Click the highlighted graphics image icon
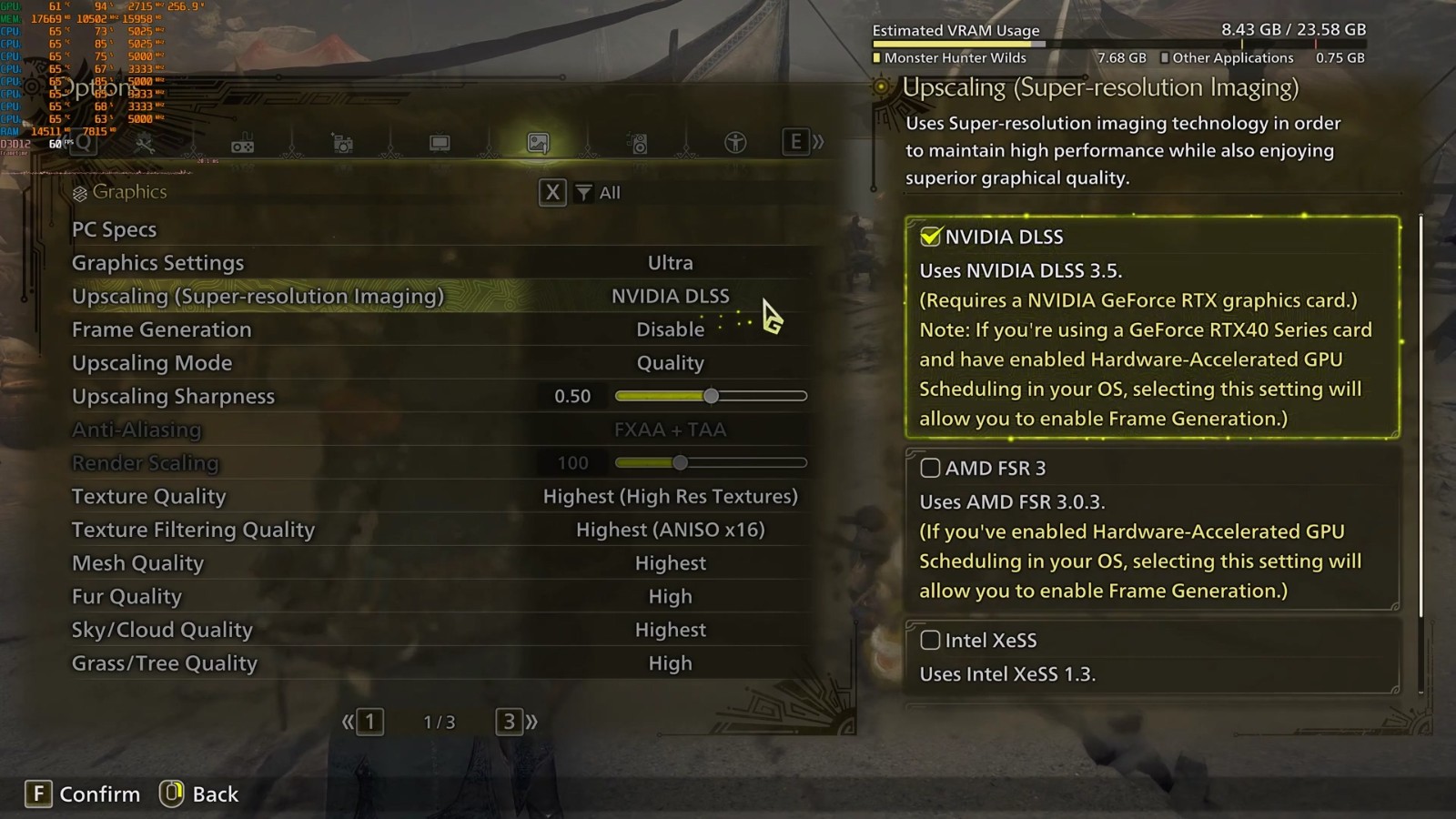This screenshot has width=1456, height=819. tap(538, 142)
